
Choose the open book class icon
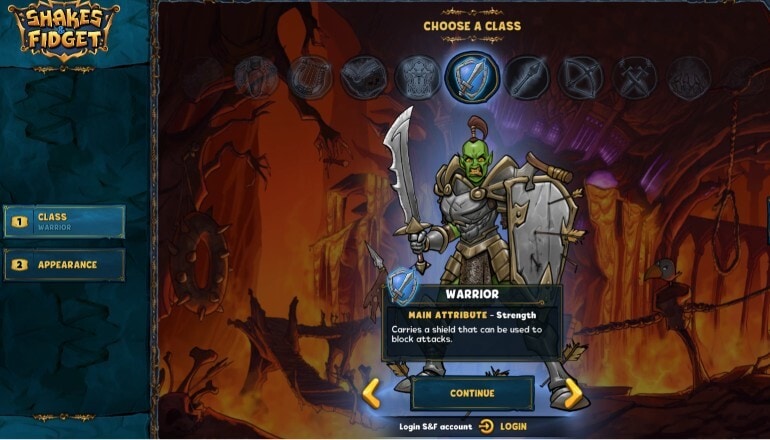[362, 78]
